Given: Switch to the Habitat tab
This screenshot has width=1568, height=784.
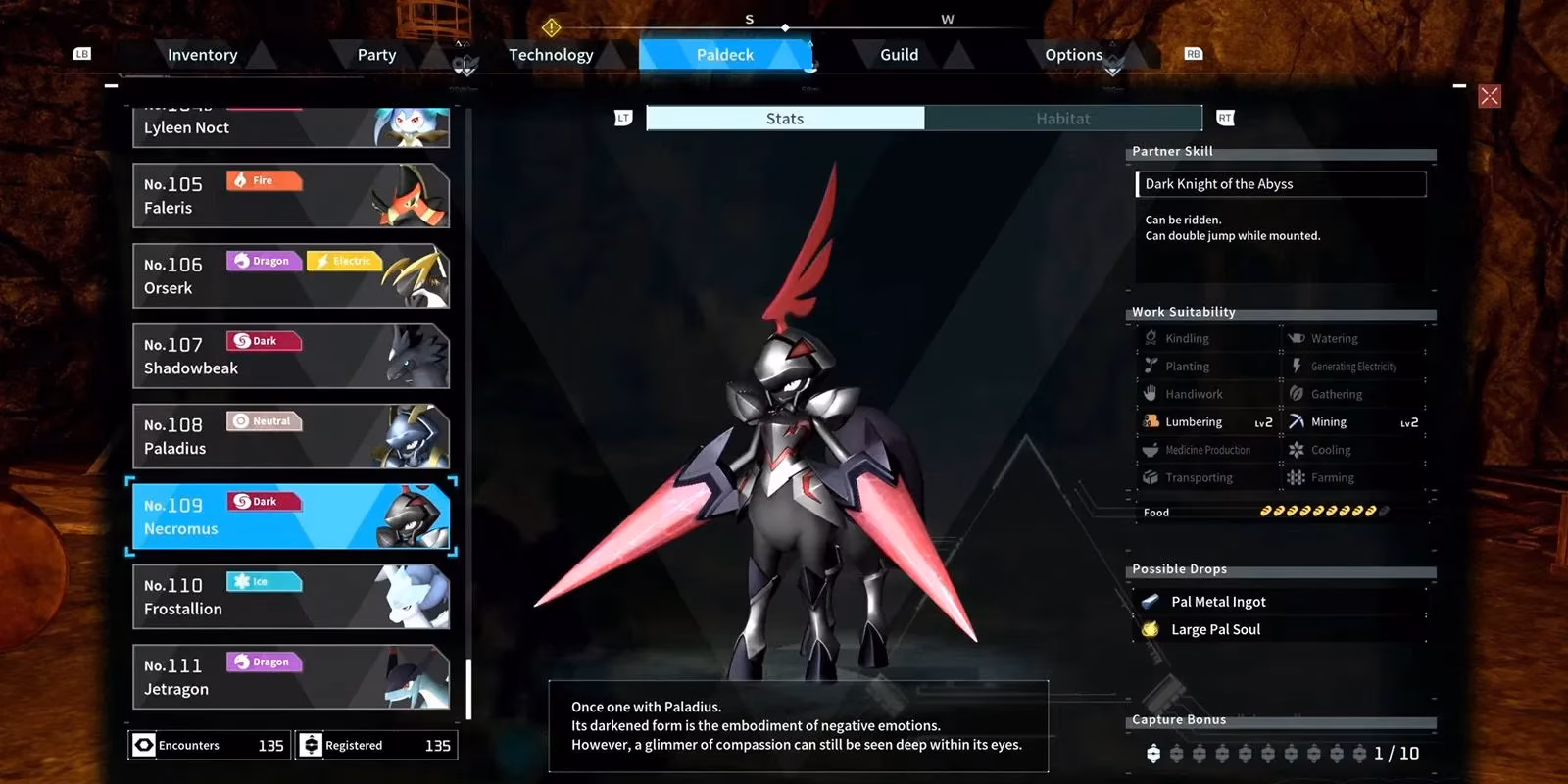Looking at the screenshot, I should point(1063,118).
